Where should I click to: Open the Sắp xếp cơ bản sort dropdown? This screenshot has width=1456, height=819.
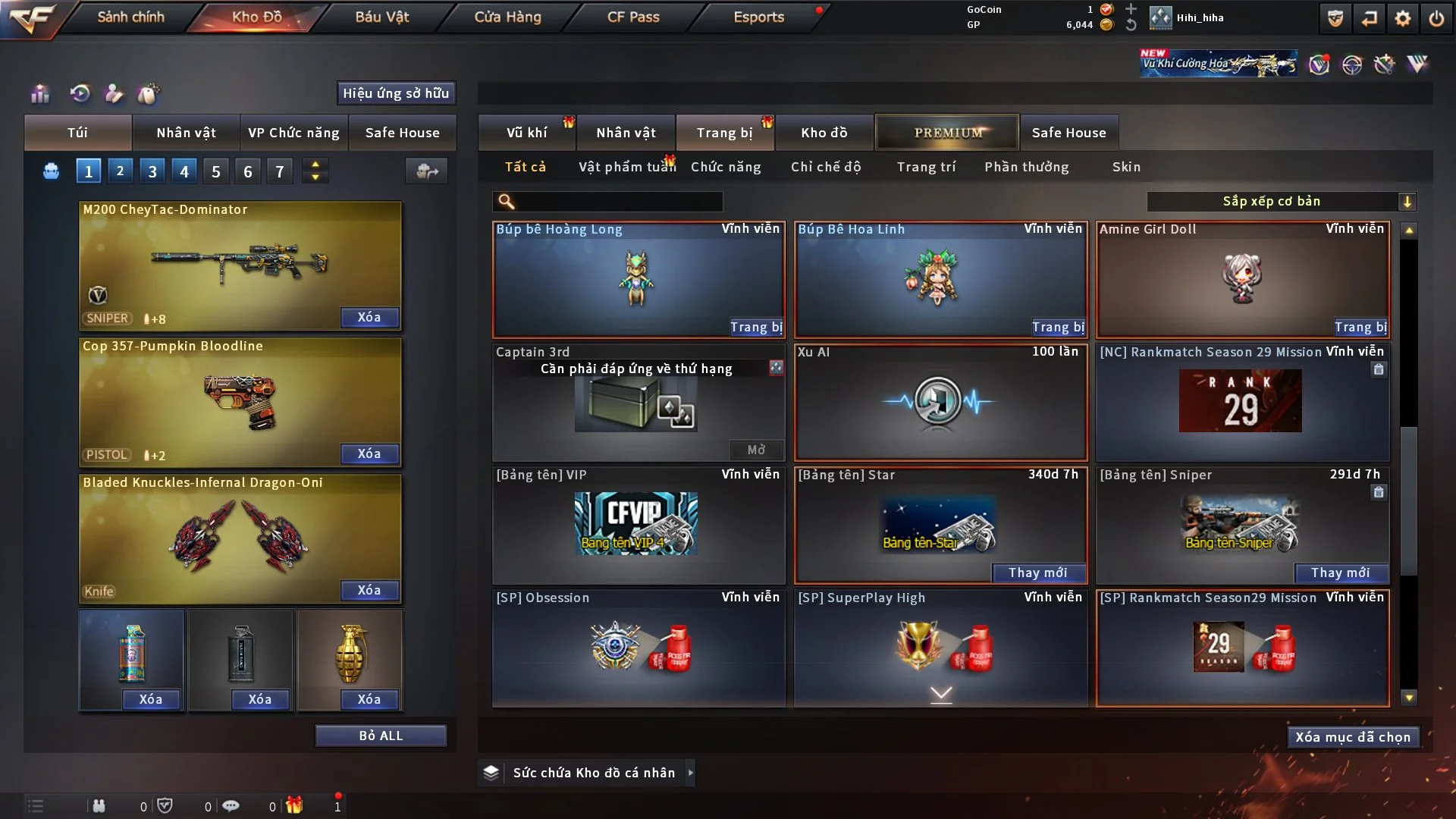click(1281, 202)
